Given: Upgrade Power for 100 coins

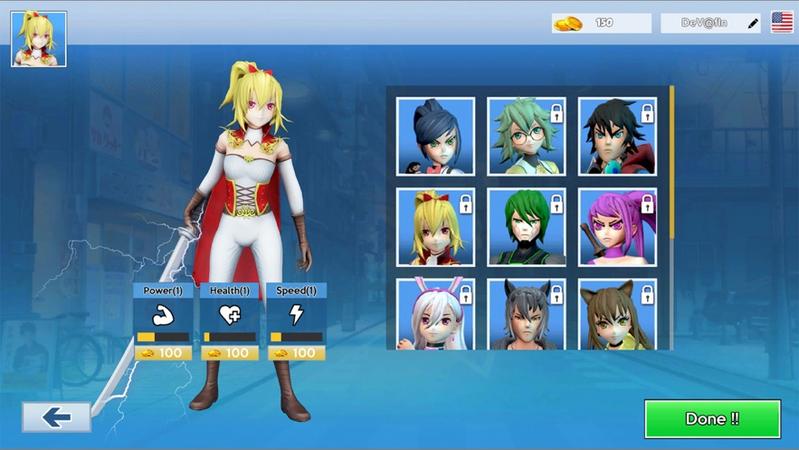Looking at the screenshot, I should [x=162, y=353].
